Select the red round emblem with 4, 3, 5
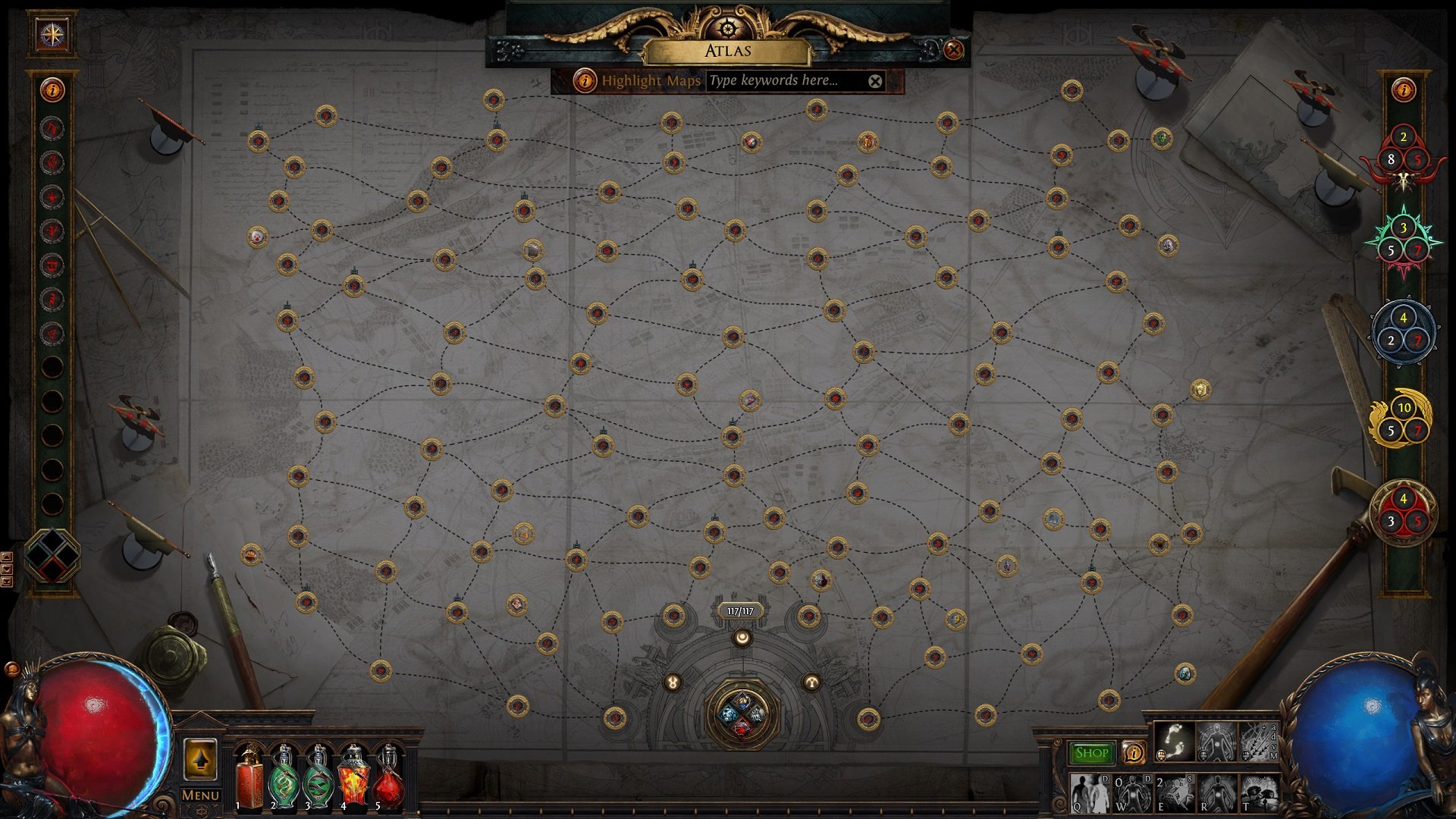 point(1403,512)
